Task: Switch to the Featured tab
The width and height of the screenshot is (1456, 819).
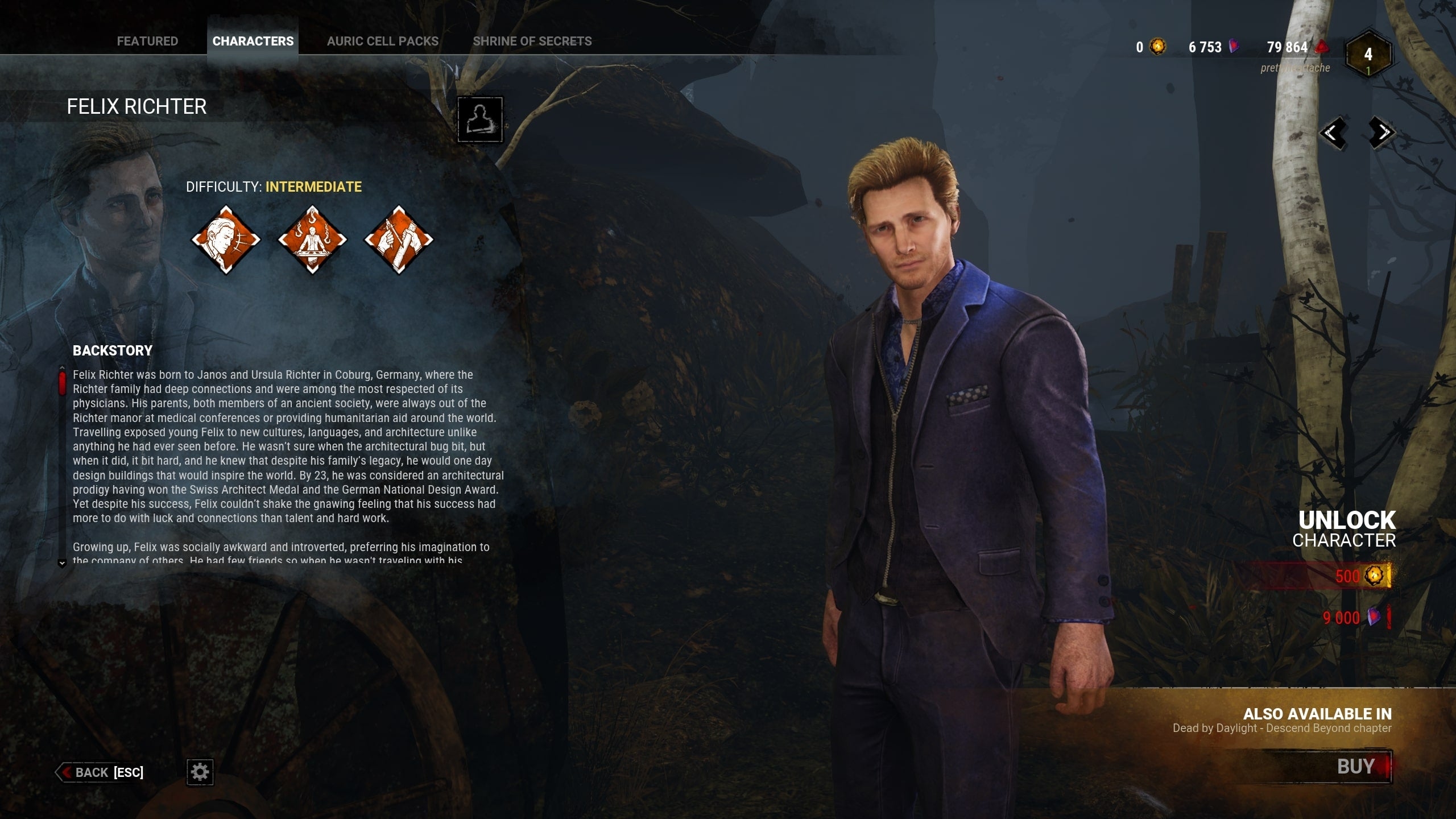Action: point(147,41)
